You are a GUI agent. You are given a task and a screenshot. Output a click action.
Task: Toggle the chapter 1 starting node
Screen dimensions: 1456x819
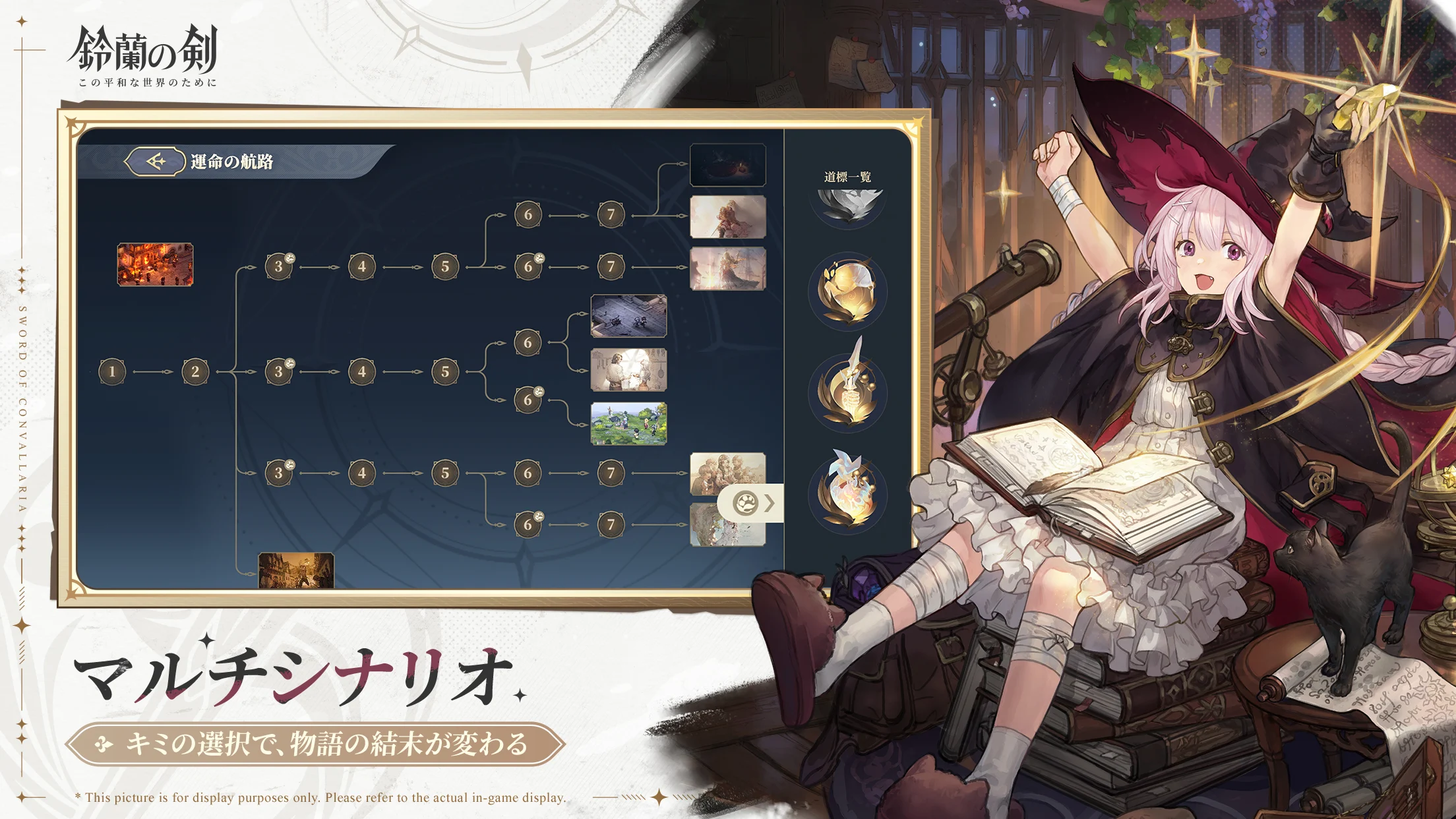pos(112,373)
